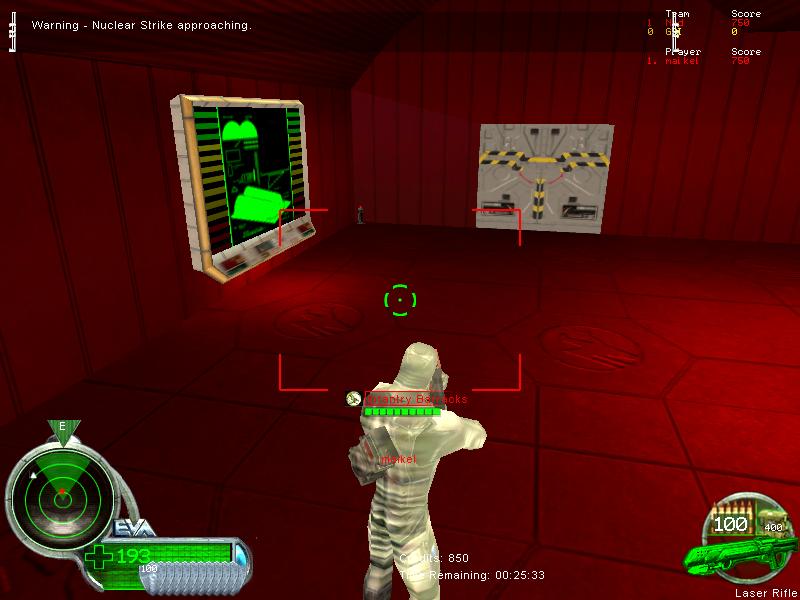Click the compass heading marker above the radar

point(62,428)
